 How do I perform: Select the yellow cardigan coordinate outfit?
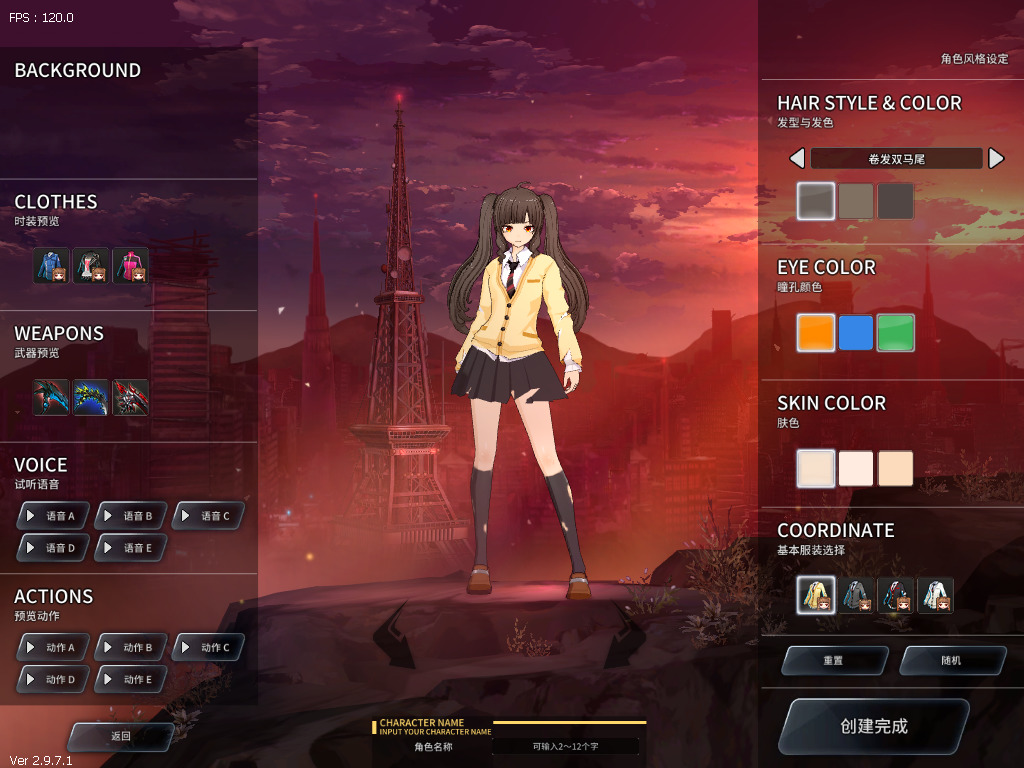tap(816, 596)
